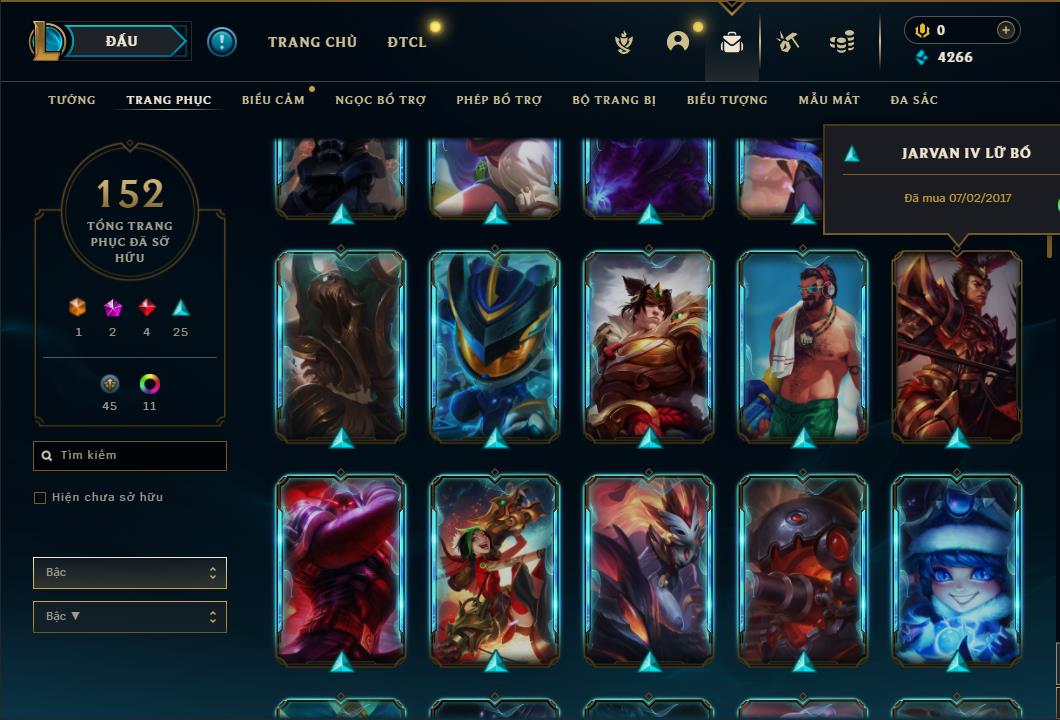The image size is (1060, 720).
Task: Switch to the BIỂU TƯỢNG tab
Action: click(x=727, y=100)
